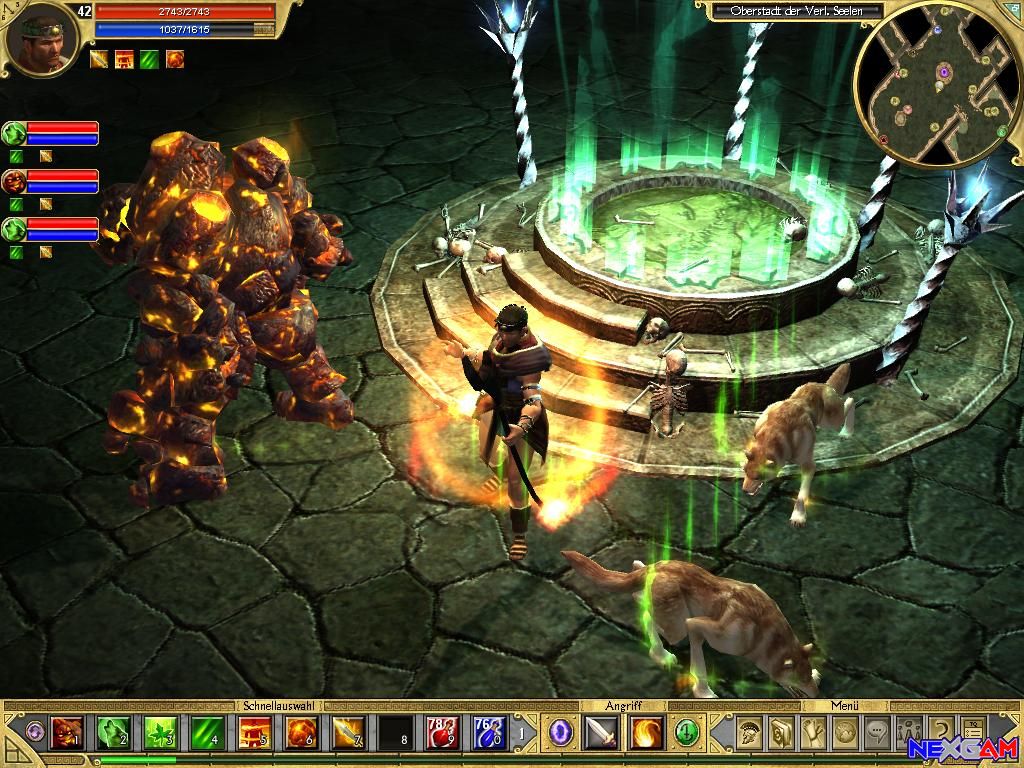Open the speech bubble chat button

pos(877,734)
